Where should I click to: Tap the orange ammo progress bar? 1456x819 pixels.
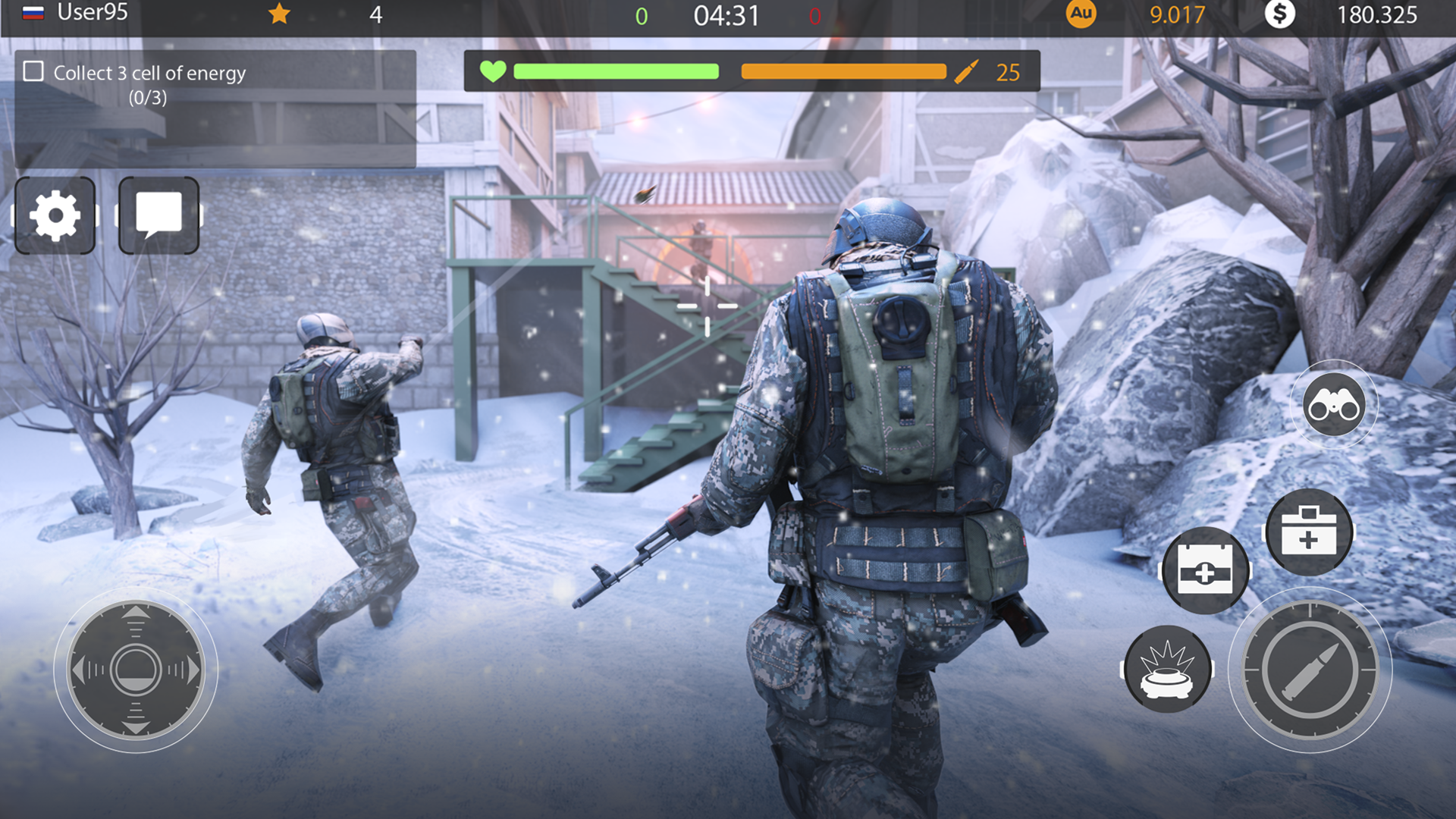842,72
